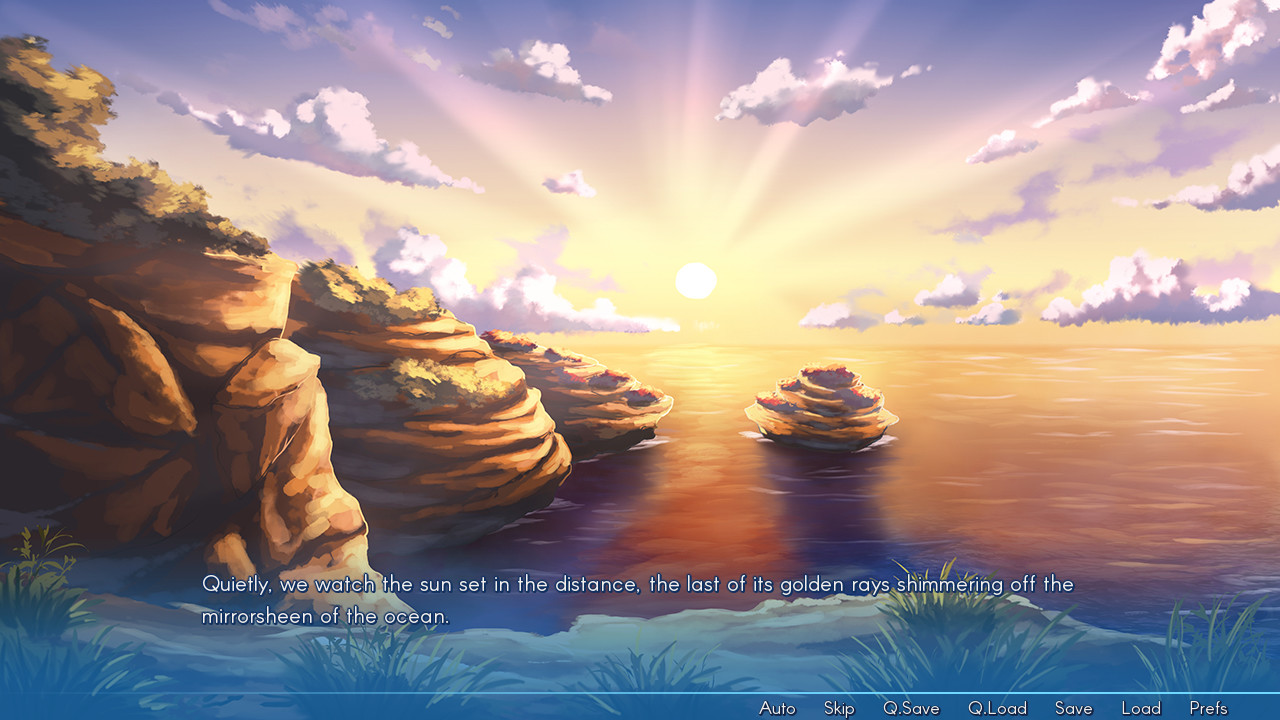Viewport: 1280px width, 720px height.
Task: Click the dialogue box to advance text
Action: 640,600
